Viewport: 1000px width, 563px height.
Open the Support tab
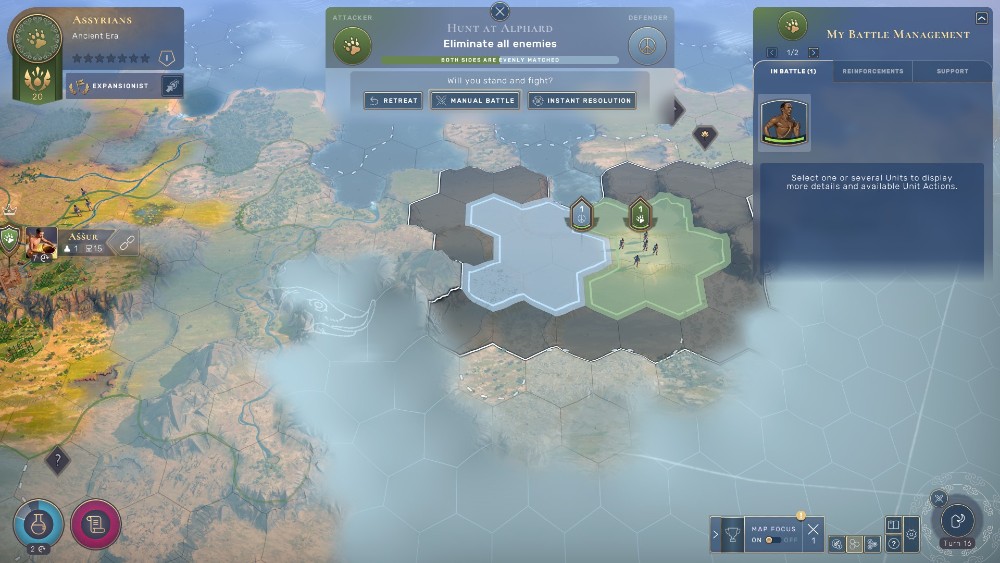(952, 71)
